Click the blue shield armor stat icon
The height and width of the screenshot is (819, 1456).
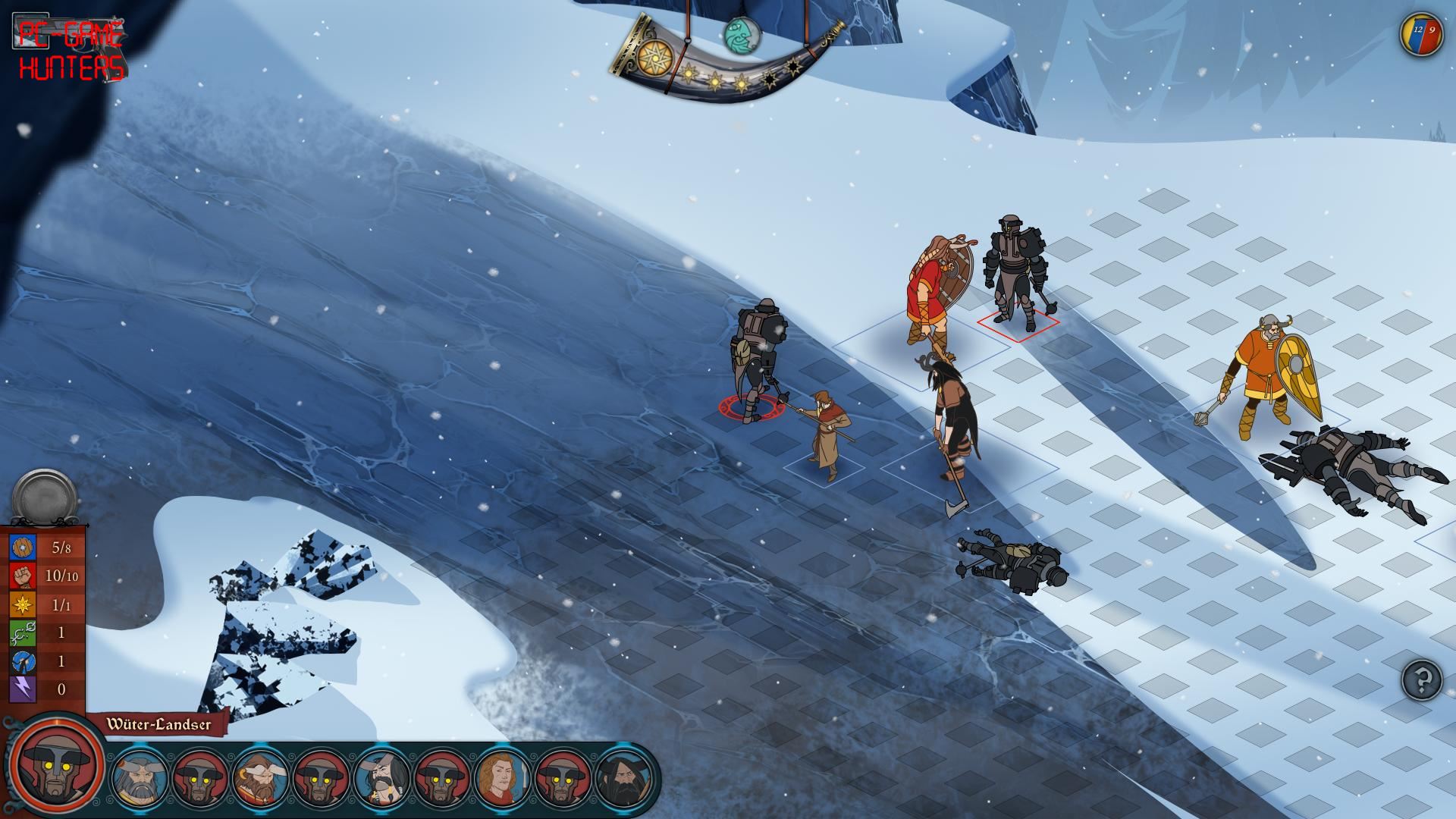tap(23, 547)
